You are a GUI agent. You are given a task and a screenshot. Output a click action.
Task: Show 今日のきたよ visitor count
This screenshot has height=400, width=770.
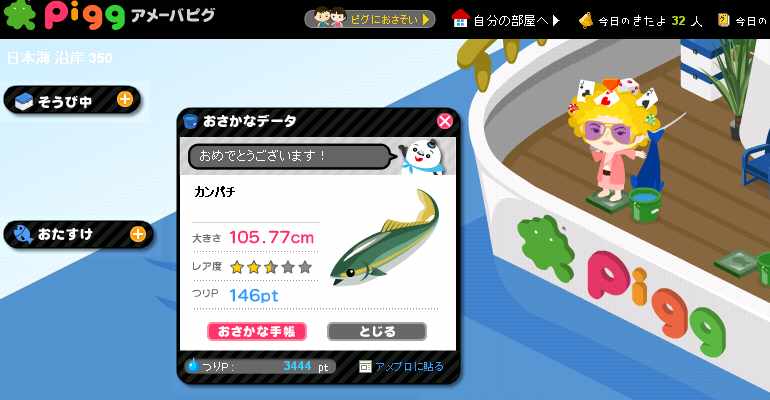641,19
